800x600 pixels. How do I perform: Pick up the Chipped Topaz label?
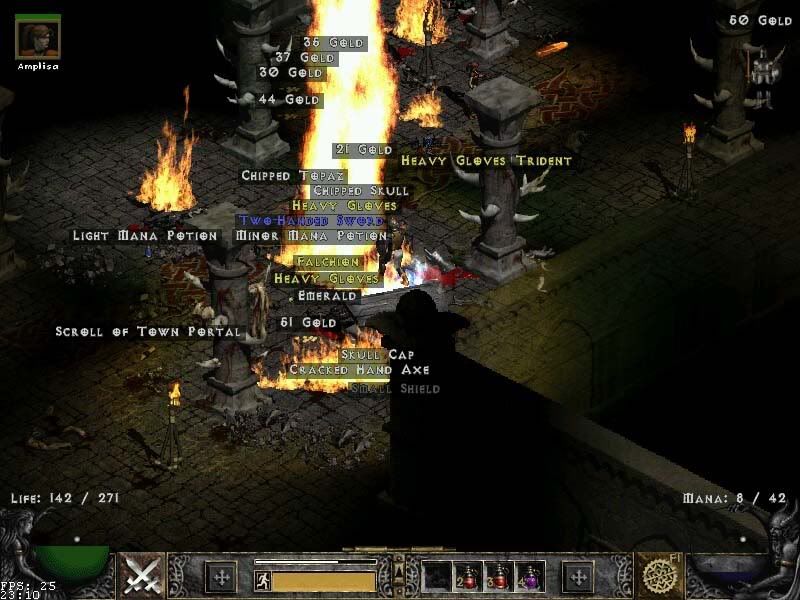click(x=279, y=176)
